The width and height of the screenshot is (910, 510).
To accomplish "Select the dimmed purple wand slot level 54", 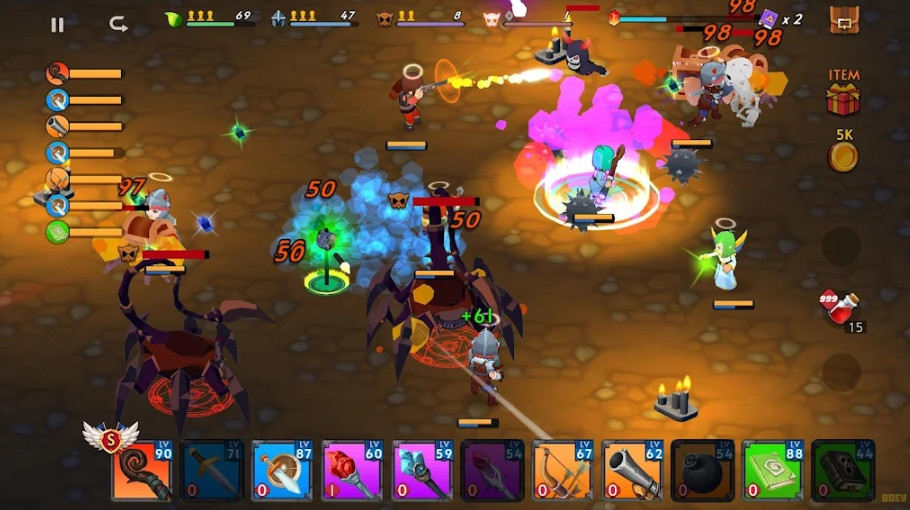I will [x=492, y=470].
